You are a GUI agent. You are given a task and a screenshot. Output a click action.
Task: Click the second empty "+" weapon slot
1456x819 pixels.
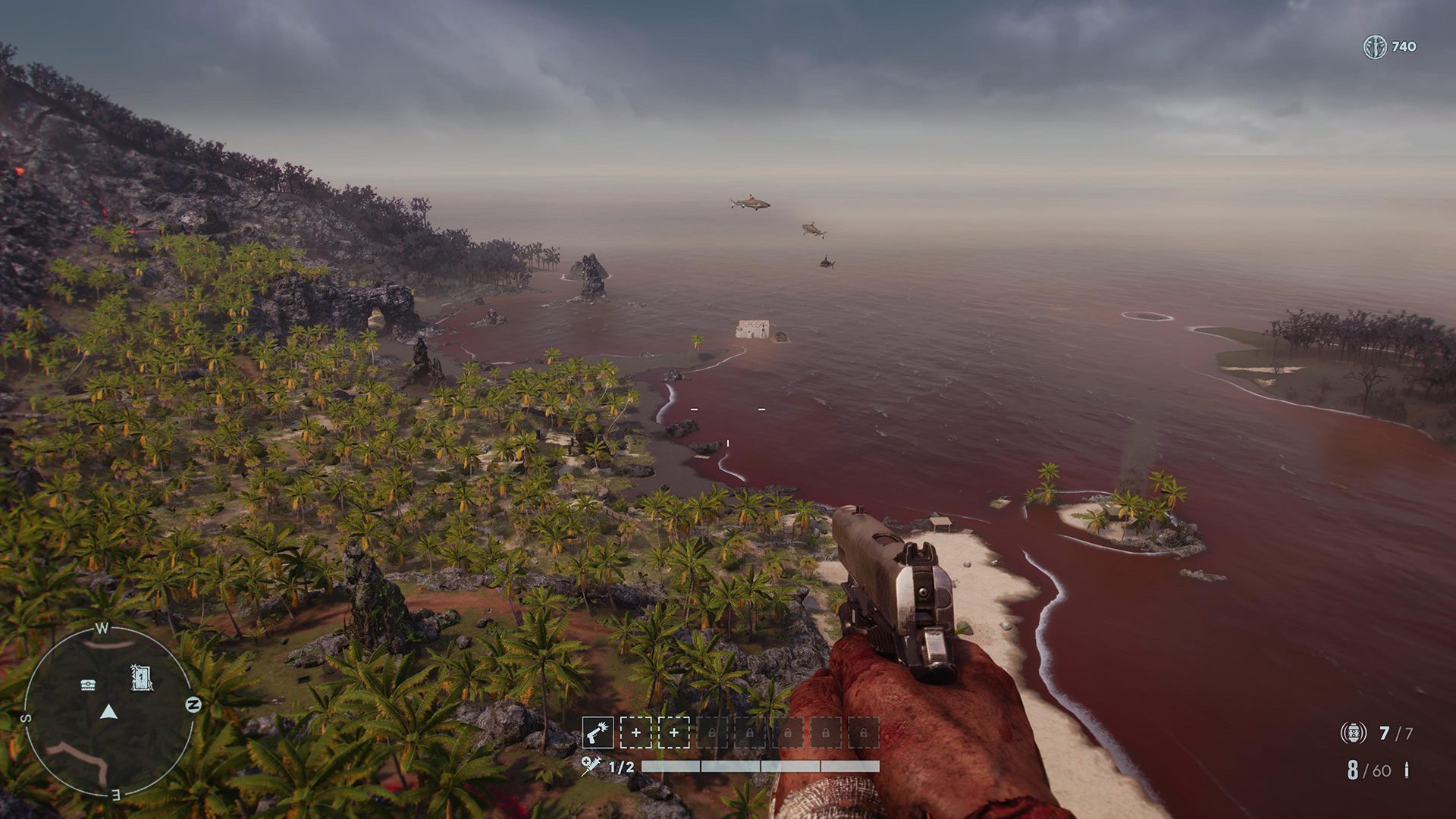pyautogui.click(x=674, y=733)
